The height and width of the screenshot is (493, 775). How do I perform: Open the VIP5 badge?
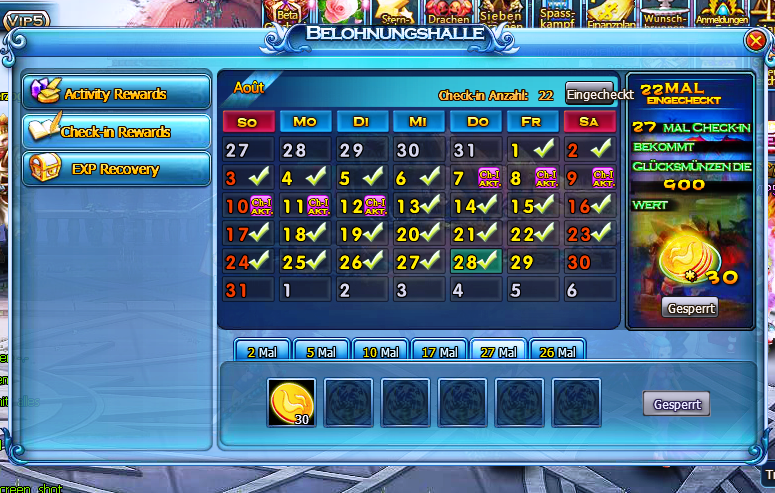coord(25,17)
